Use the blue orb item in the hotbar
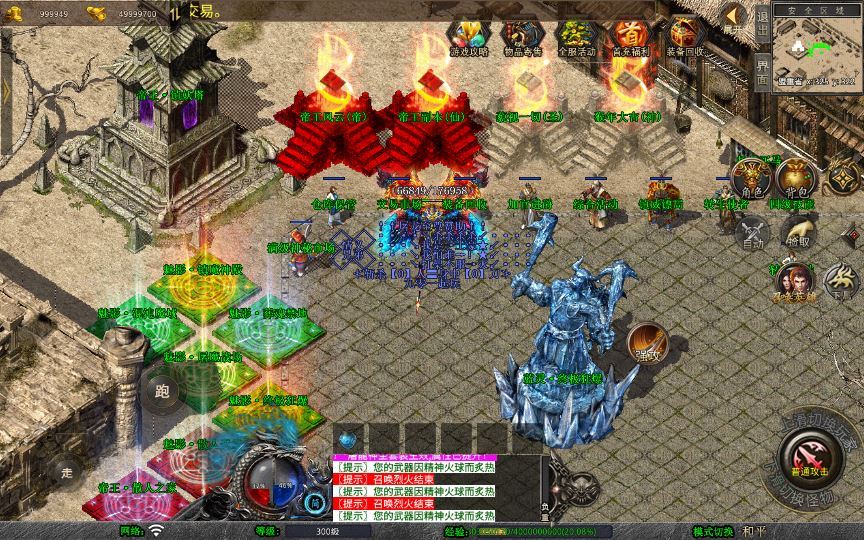Viewport: 864px width, 540px height. [347, 439]
